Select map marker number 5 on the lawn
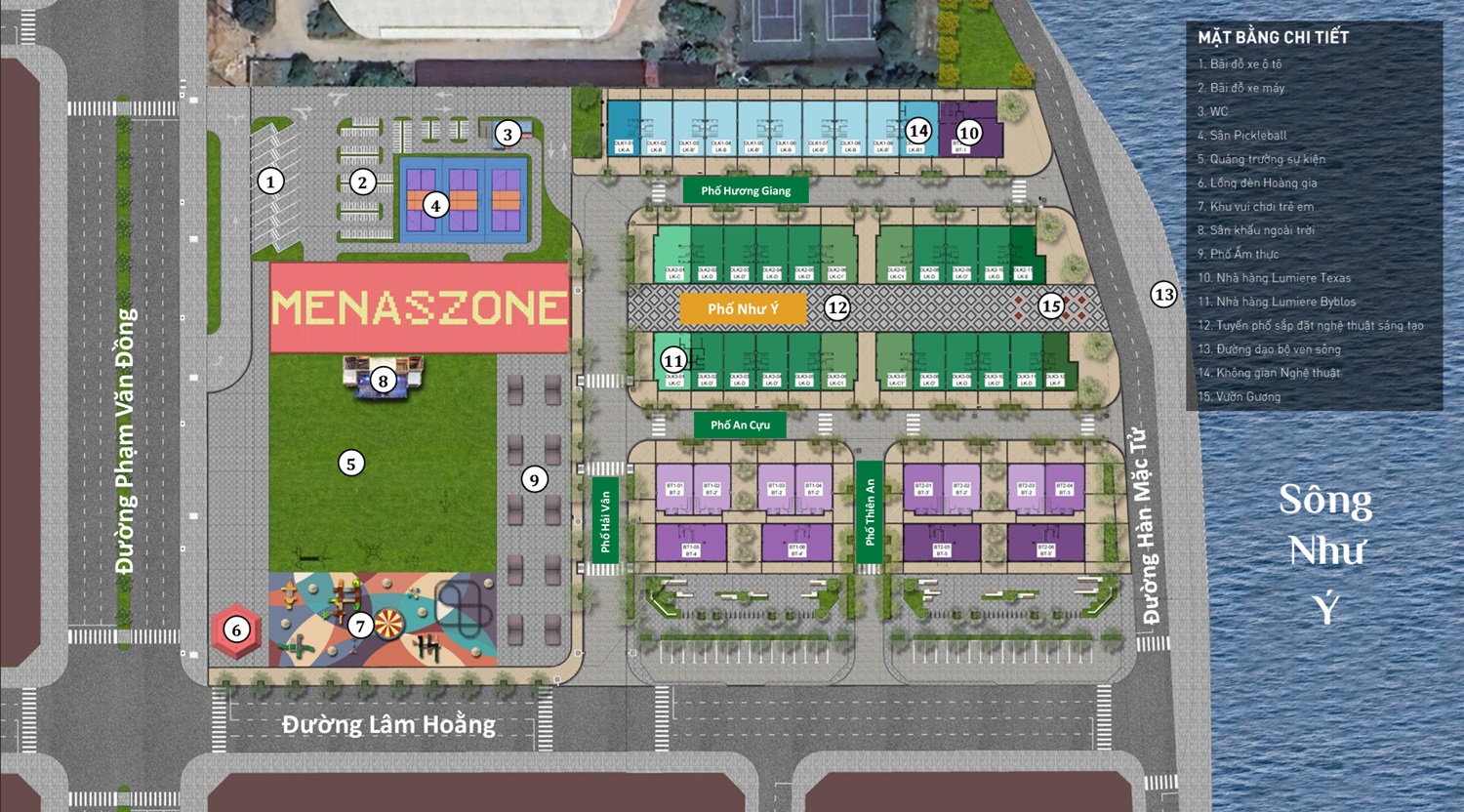Image resolution: width=1464 pixels, height=812 pixels. pyautogui.click(x=351, y=463)
